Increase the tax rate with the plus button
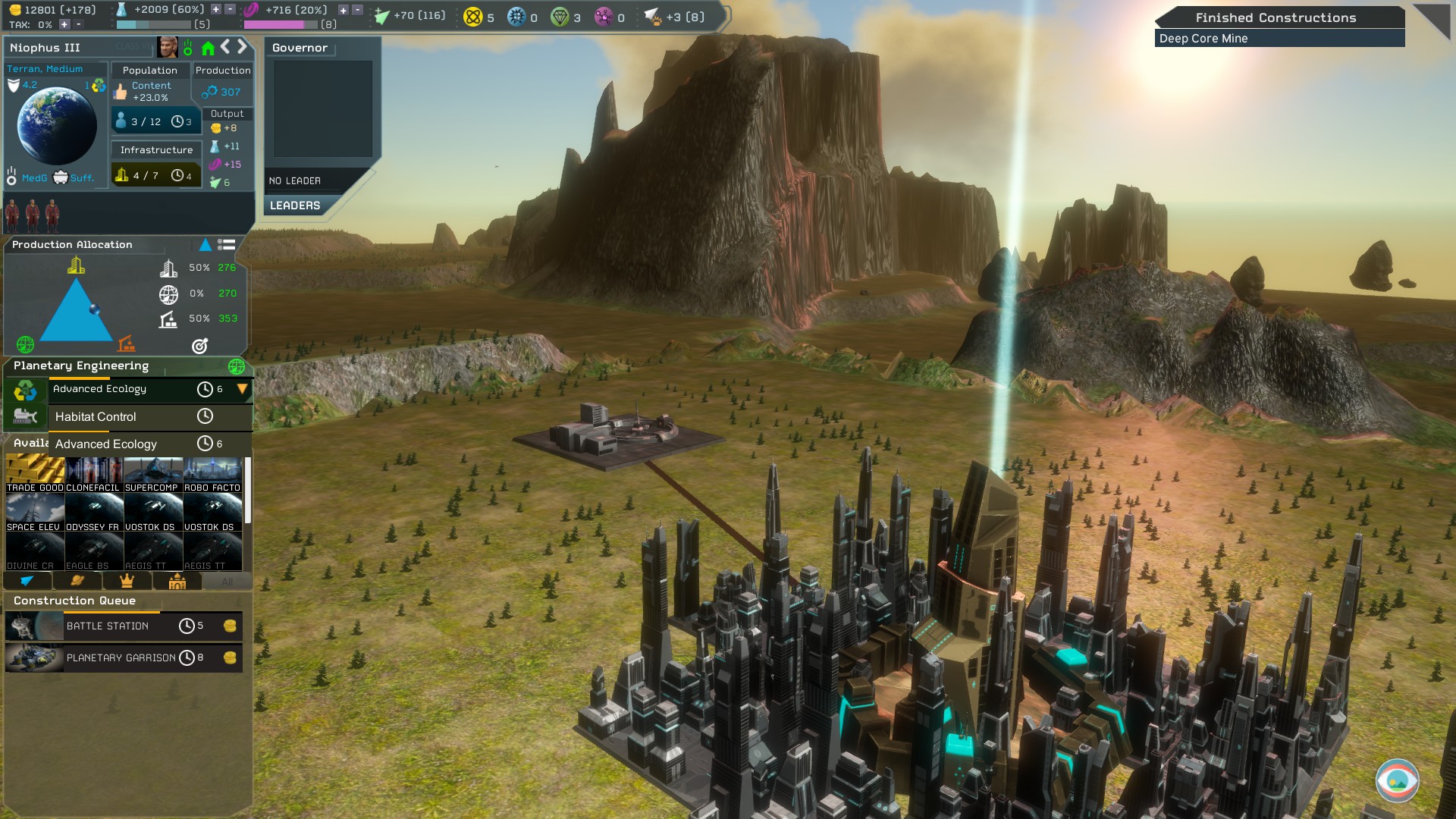This screenshot has width=1456, height=819. pyautogui.click(x=64, y=25)
